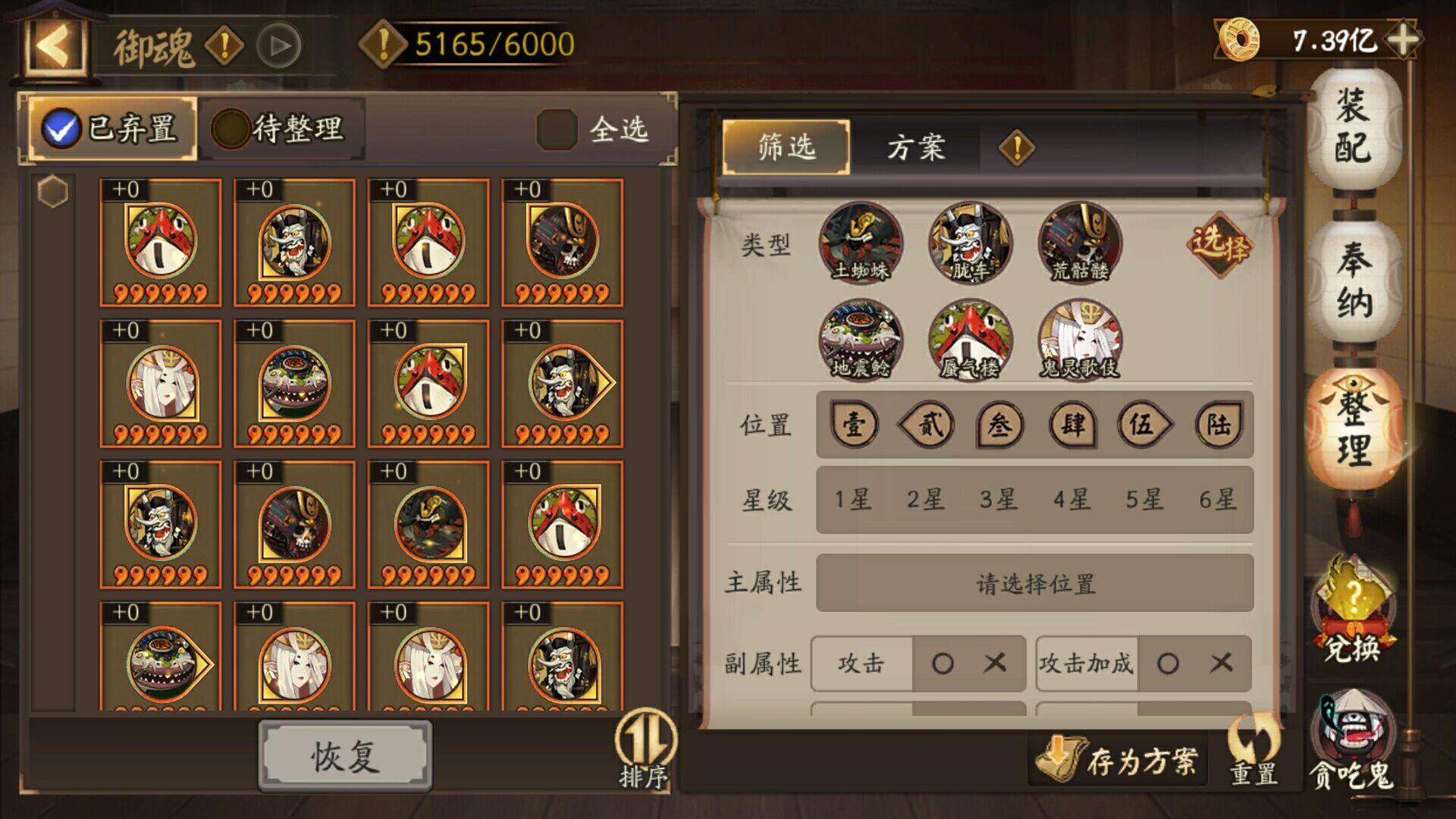This screenshot has width=1456, height=819.
Task: Switch to the 方案 tab
Action: 915,147
